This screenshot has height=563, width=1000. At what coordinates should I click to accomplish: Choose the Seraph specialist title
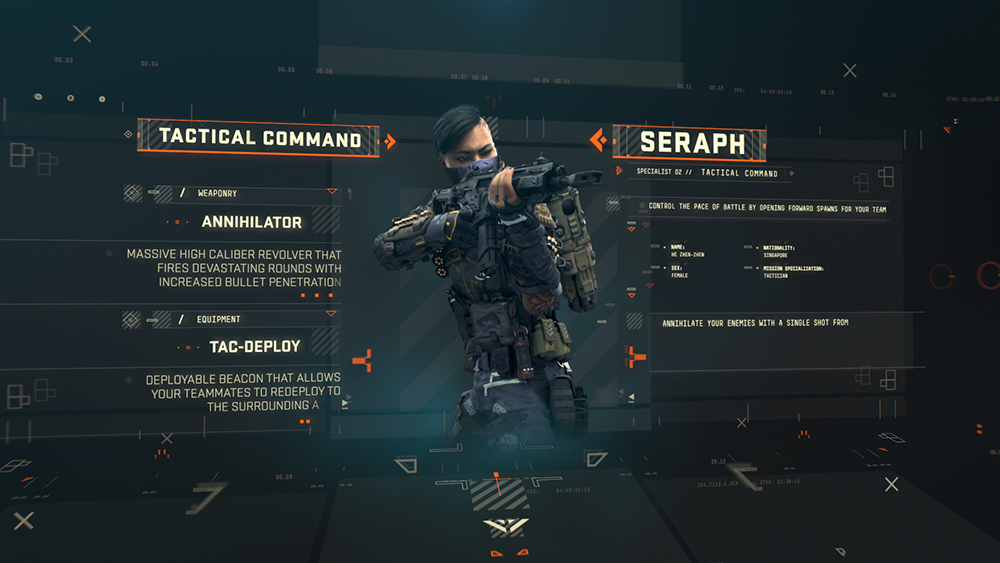point(692,142)
